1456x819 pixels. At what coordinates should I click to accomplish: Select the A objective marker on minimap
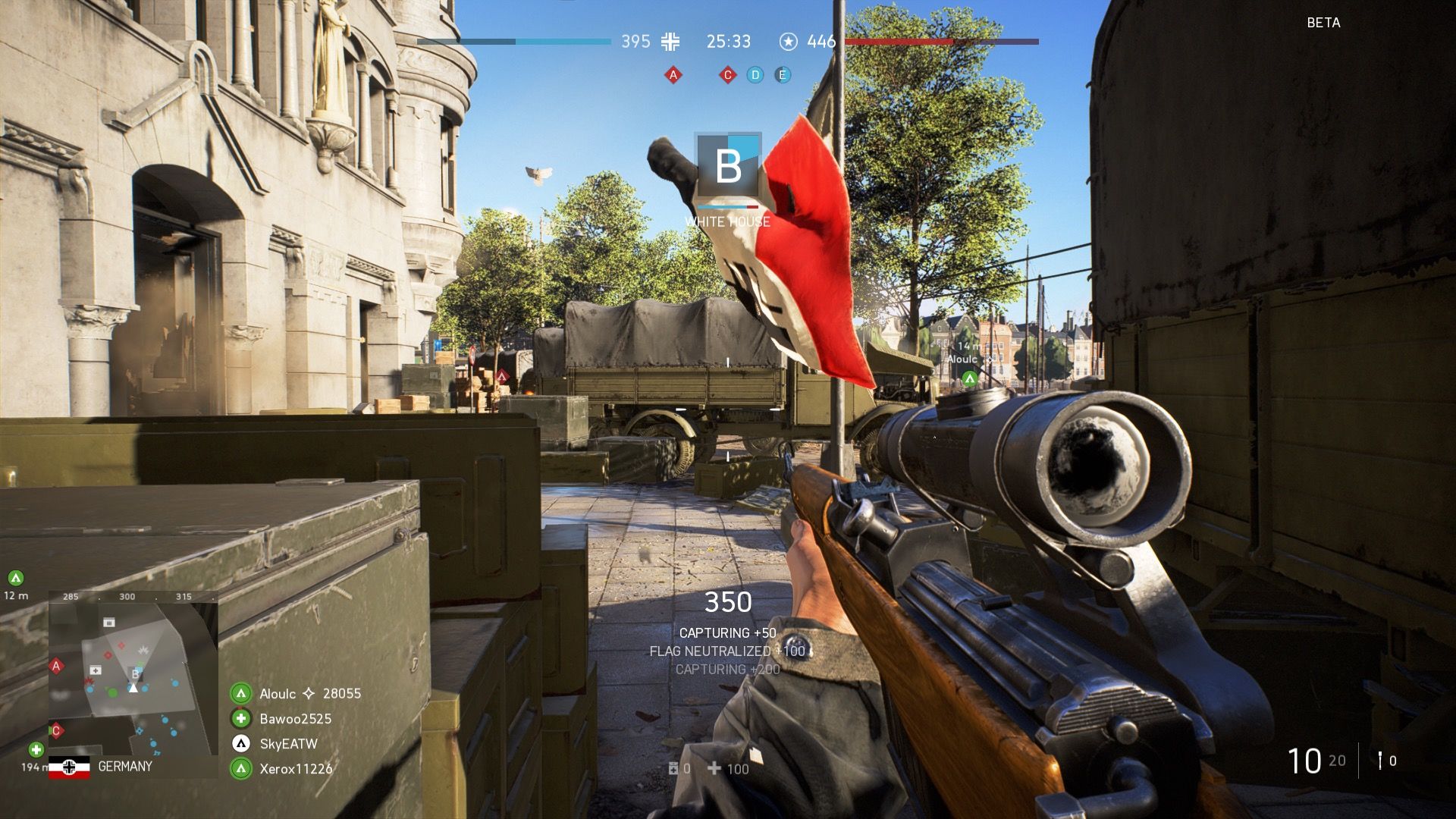click(x=55, y=667)
